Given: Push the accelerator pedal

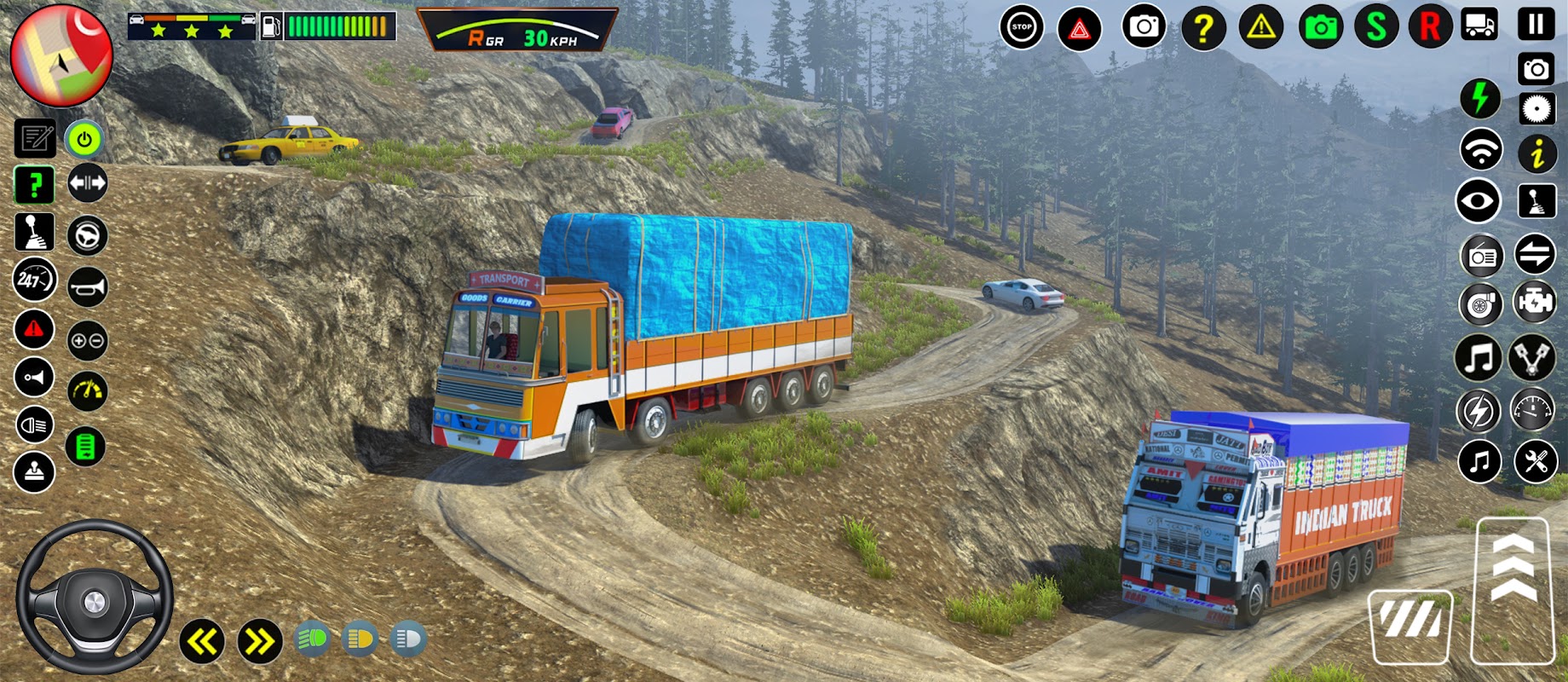Looking at the screenshot, I should 1513,589.
